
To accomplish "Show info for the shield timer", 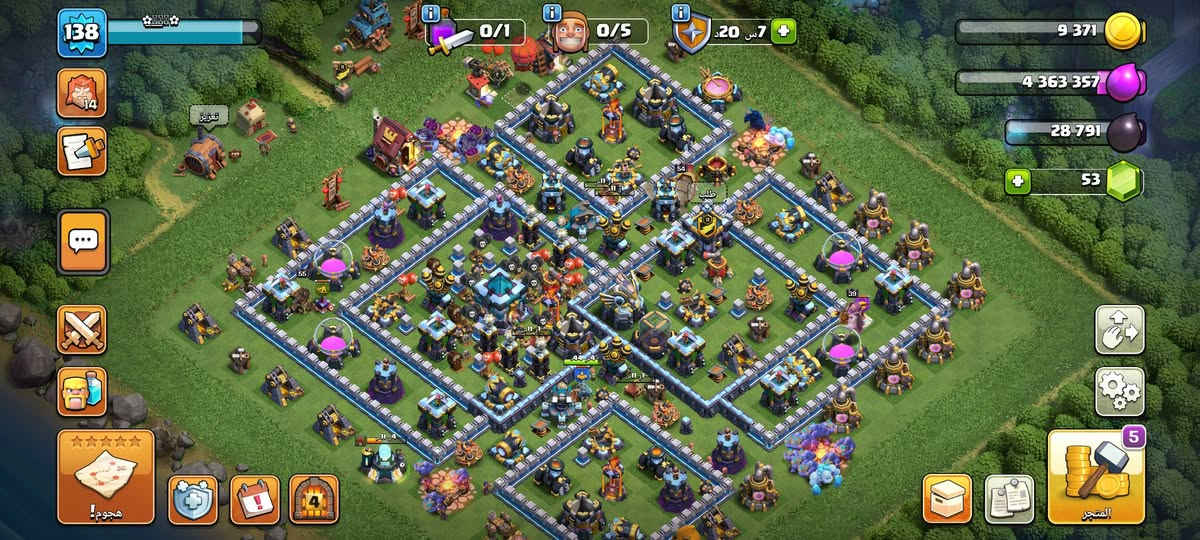I will tap(681, 13).
